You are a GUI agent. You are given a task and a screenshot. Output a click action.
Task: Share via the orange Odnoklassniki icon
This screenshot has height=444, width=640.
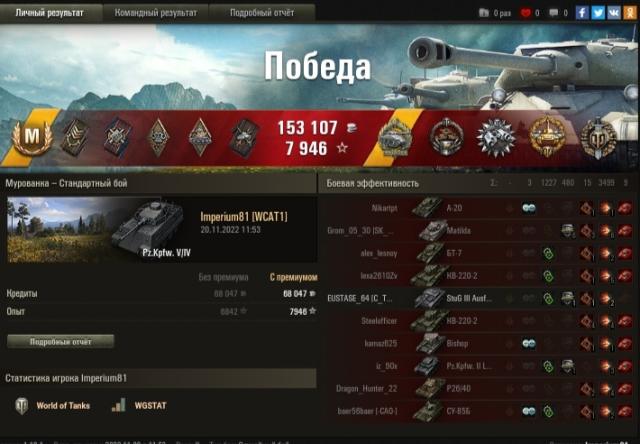tap(630, 12)
